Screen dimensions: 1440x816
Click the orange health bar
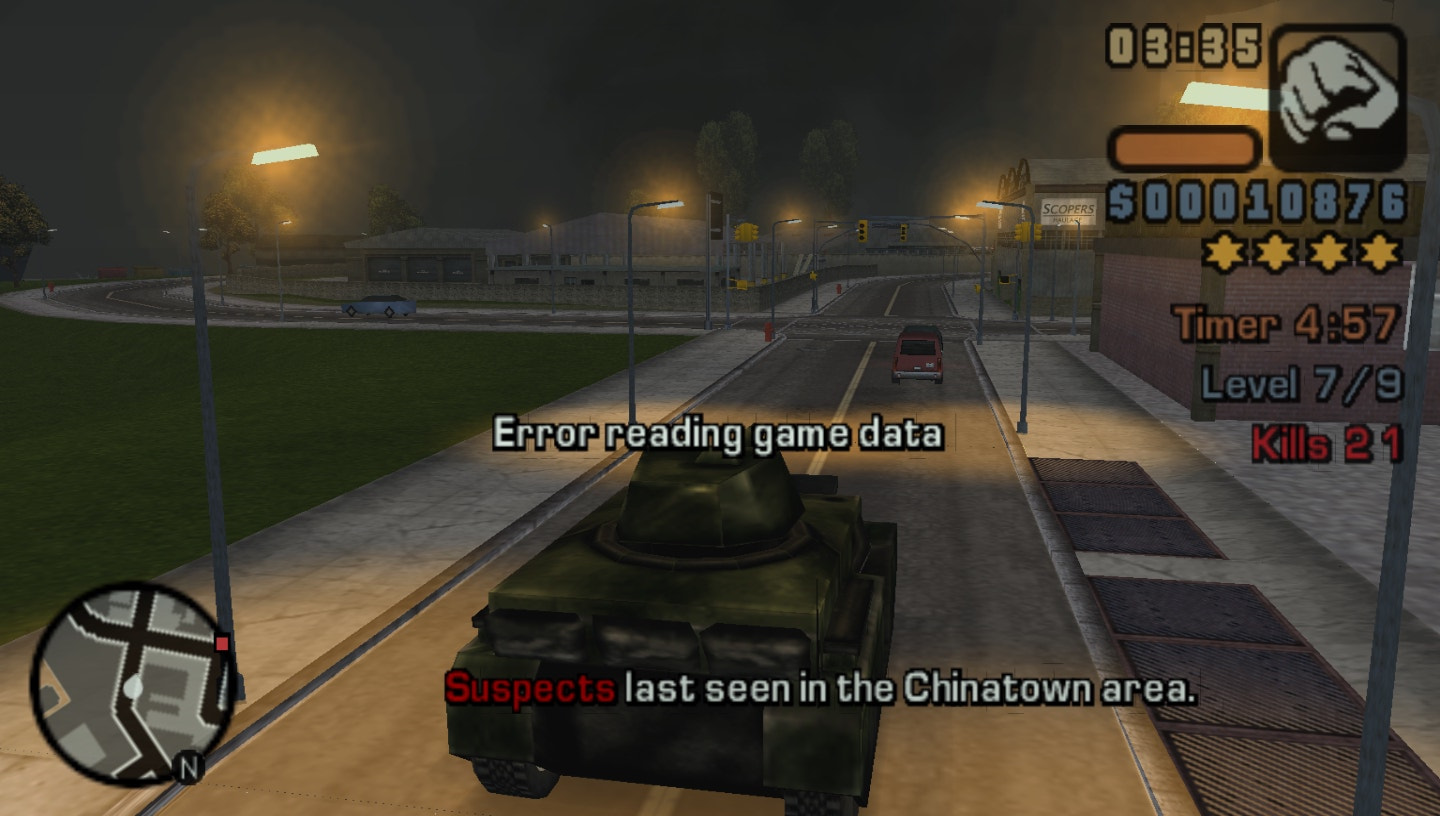pos(1183,147)
